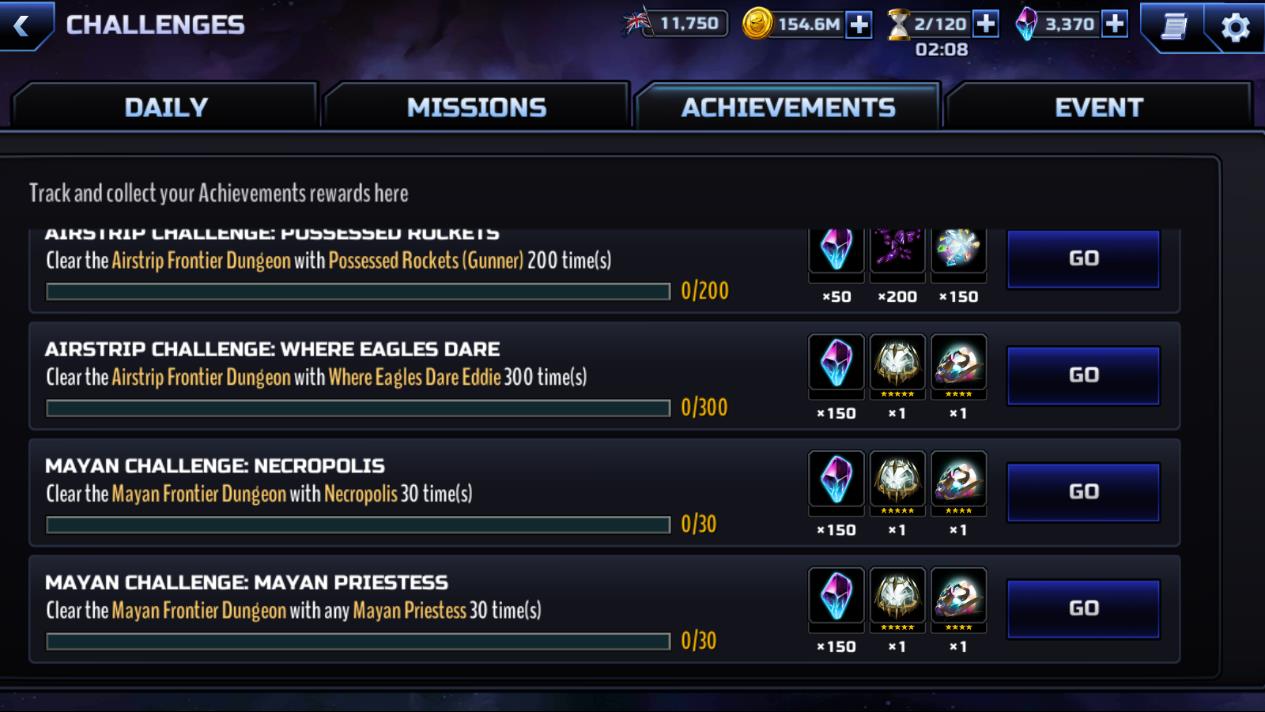Show the Event tab
Screen dimensions: 1265x712
tap(1098, 107)
